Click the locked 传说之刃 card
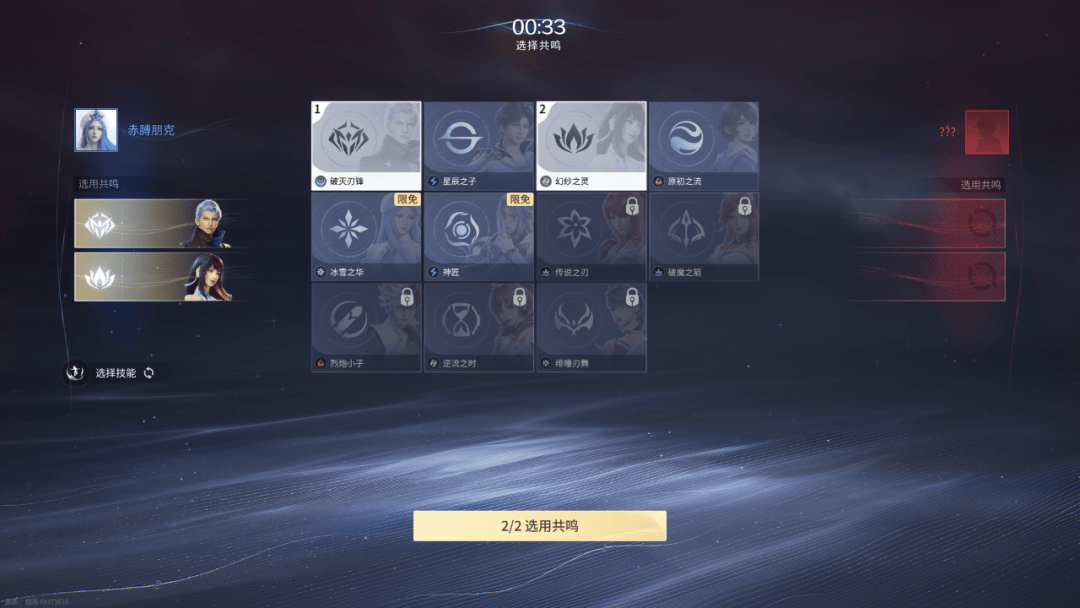Viewport: 1080px width, 608px height. [x=590, y=236]
